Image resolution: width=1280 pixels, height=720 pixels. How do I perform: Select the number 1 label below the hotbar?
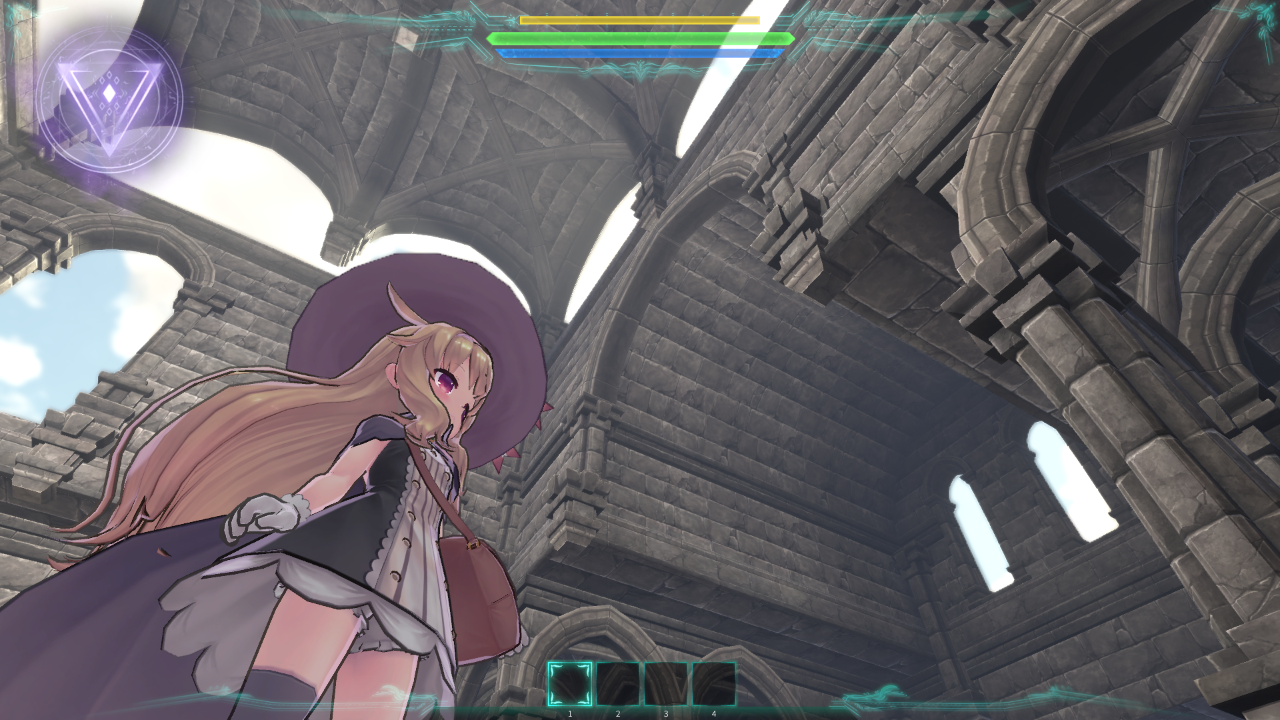pyautogui.click(x=568, y=712)
